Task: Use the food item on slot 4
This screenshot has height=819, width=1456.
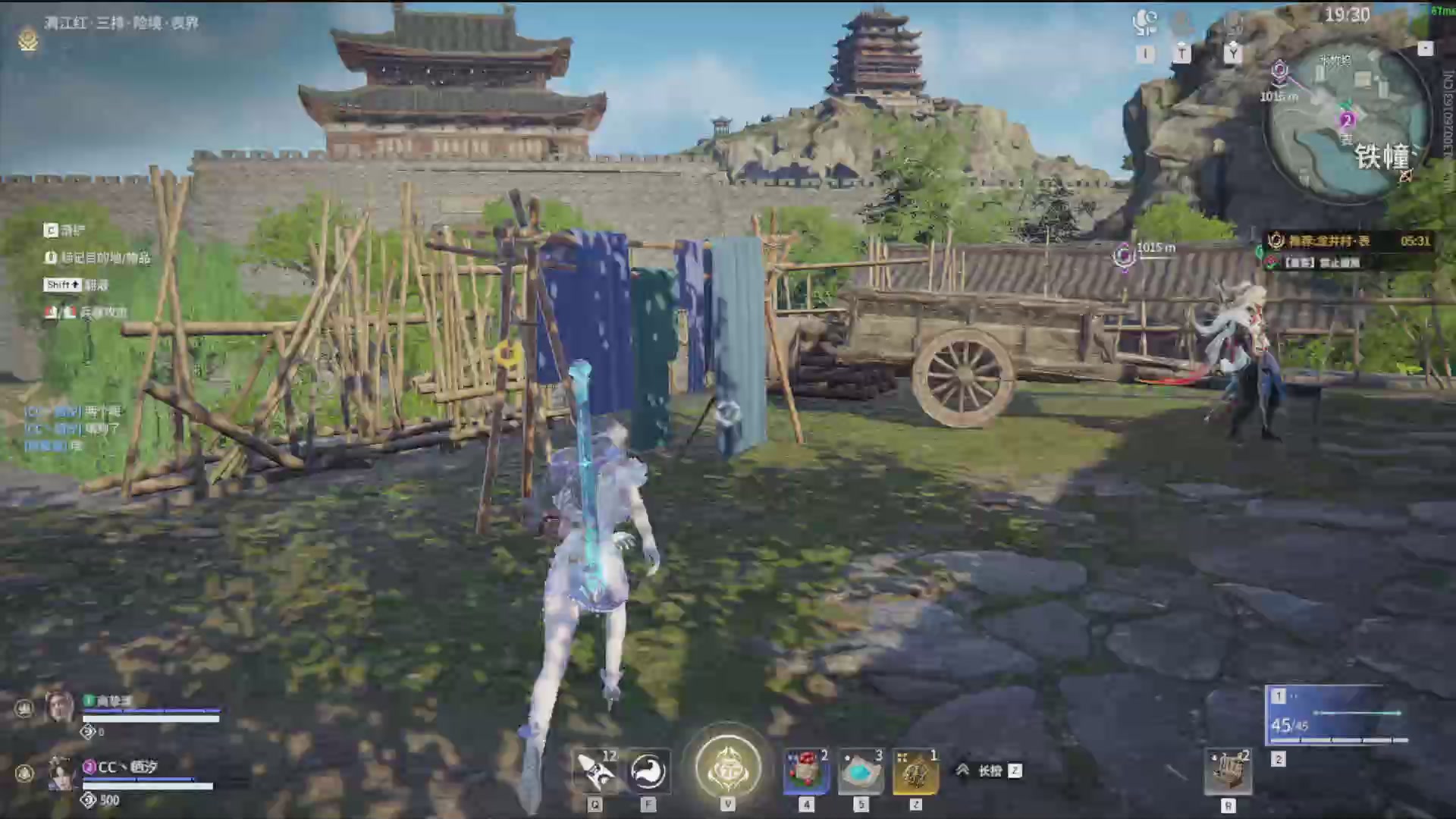Action: (806, 770)
